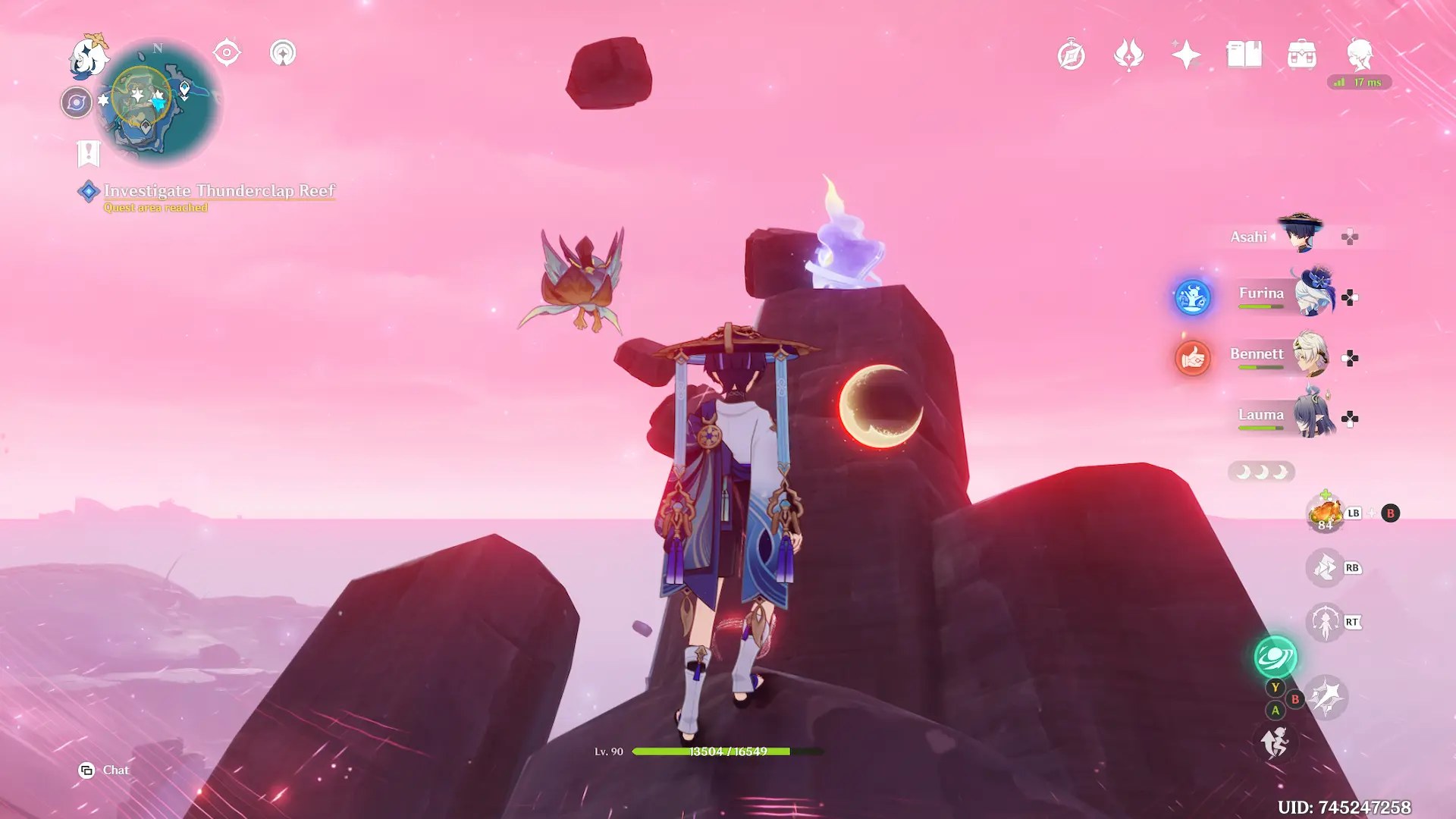The width and height of the screenshot is (1456, 819).
Task: Open the Chat box
Action: 104,770
